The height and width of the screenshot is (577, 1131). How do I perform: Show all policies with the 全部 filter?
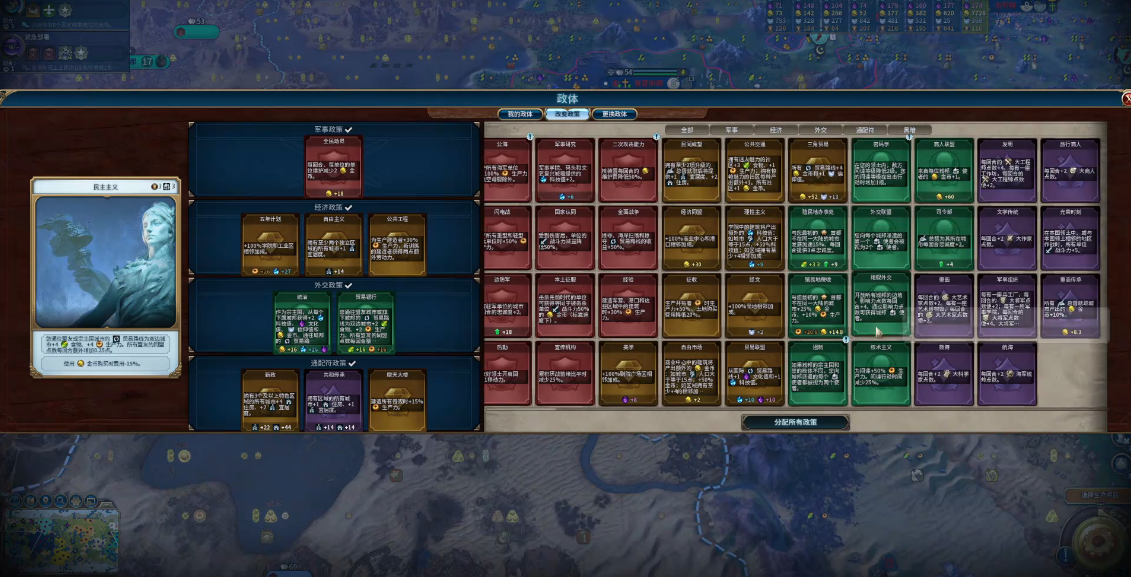pos(686,130)
